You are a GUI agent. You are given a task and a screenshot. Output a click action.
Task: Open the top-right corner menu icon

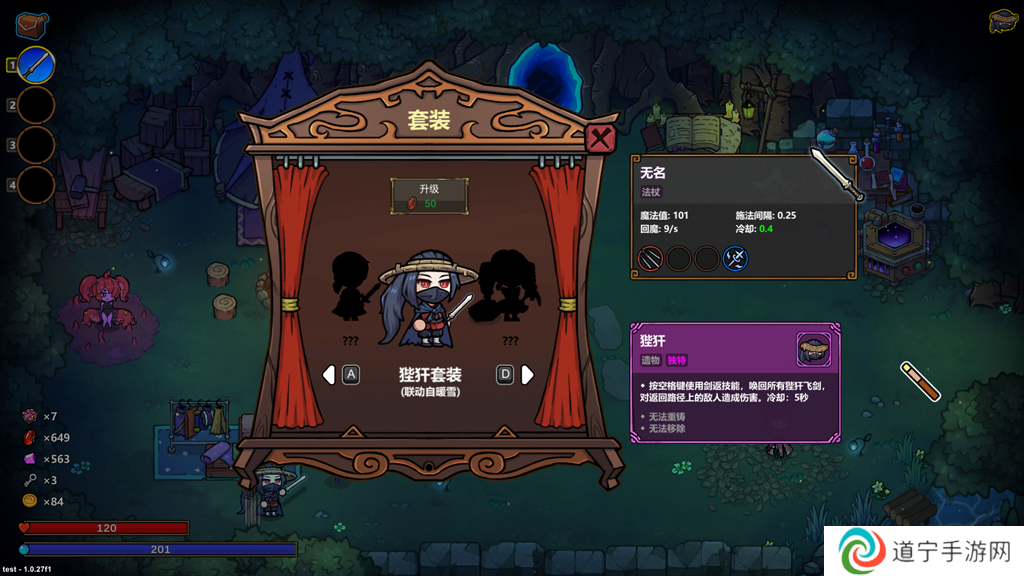[x=1002, y=21]
